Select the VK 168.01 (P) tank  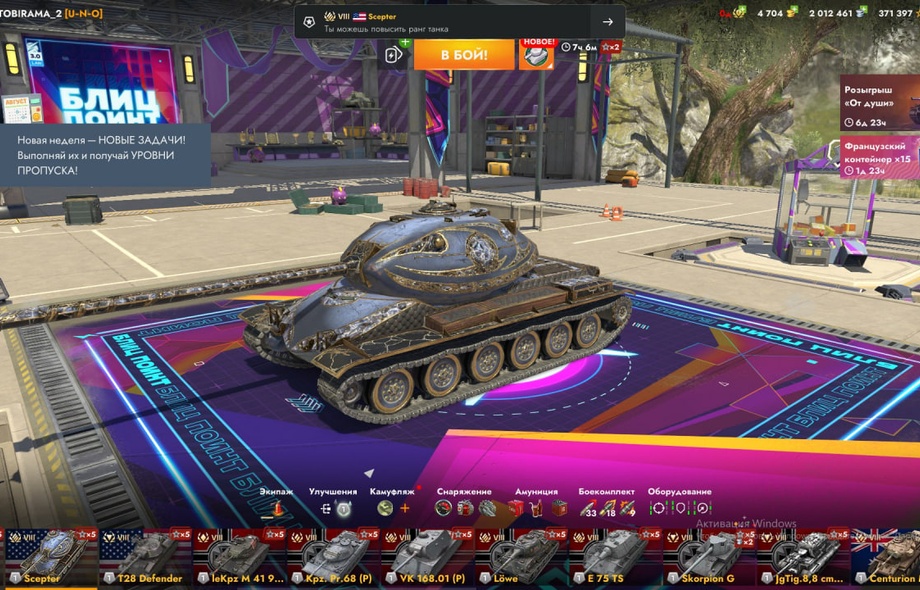(423, 558)
